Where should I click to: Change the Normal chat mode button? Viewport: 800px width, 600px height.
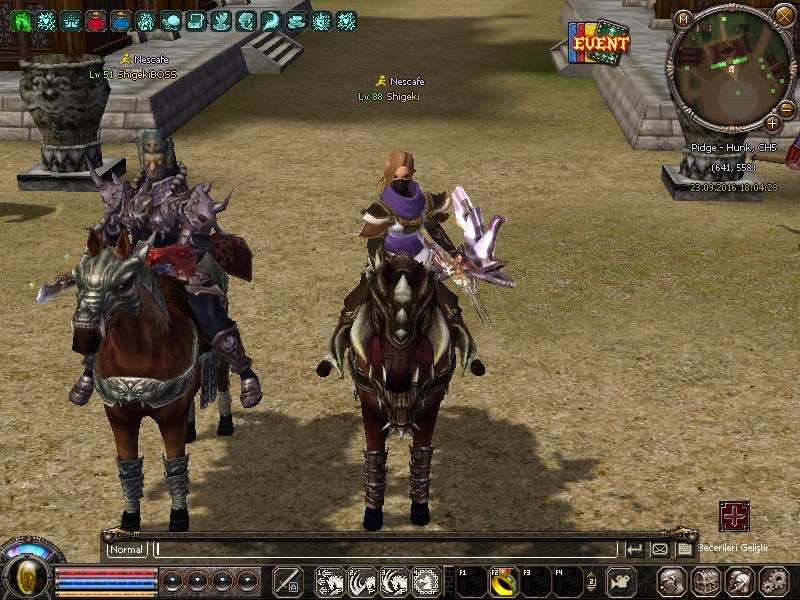[127, 549]
